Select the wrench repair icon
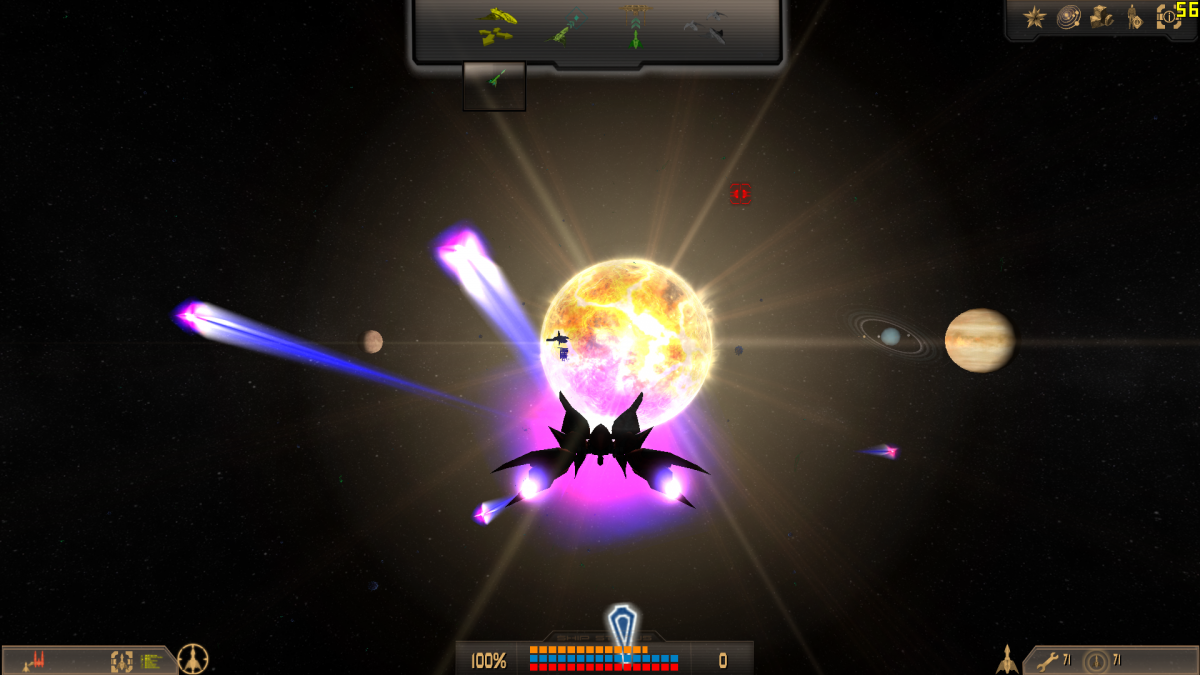Screen dimensions: 1200x675 pyautogui.click(x=1047, y=660)
